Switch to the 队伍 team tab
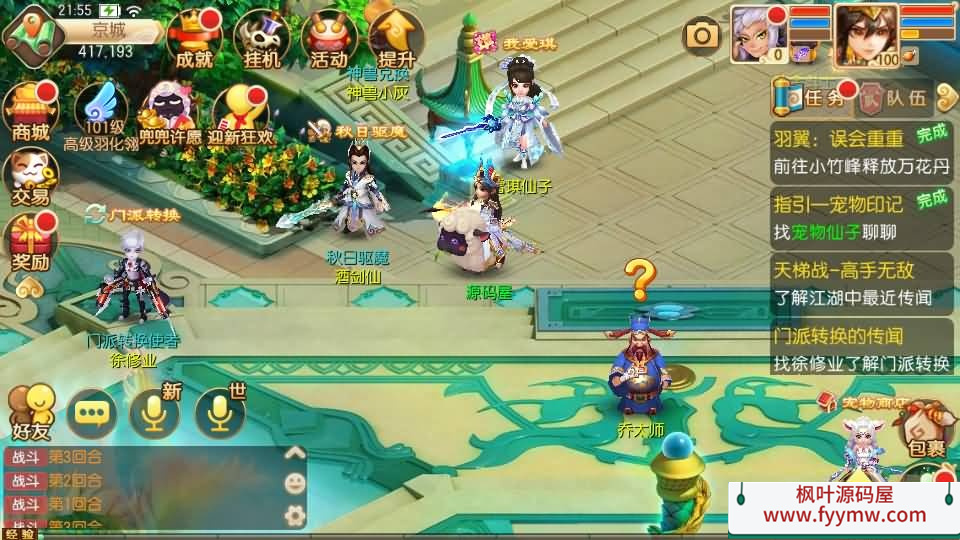The height and width of the screenshot is (540, 960). (895, 97)
